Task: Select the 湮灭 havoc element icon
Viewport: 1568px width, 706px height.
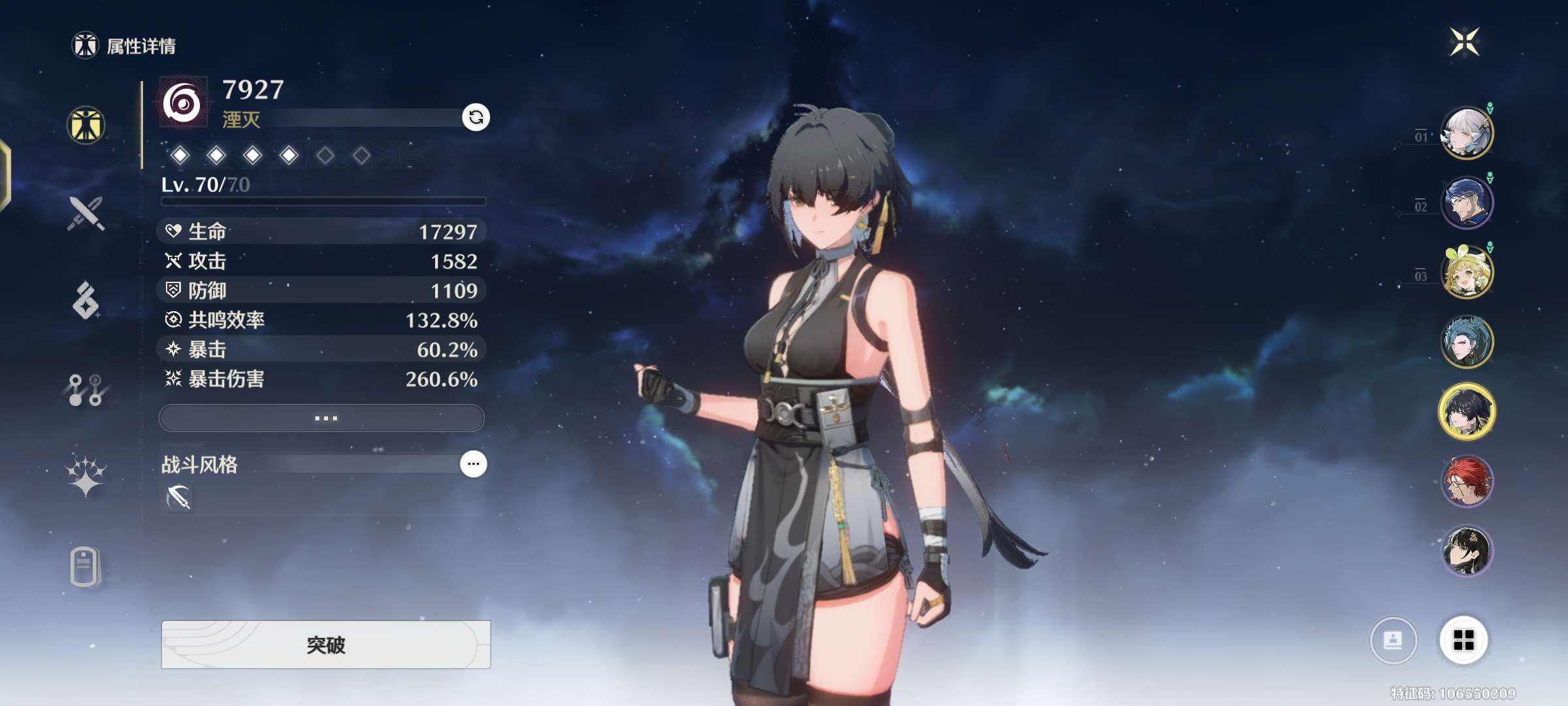Action: (x=183, y=102)
